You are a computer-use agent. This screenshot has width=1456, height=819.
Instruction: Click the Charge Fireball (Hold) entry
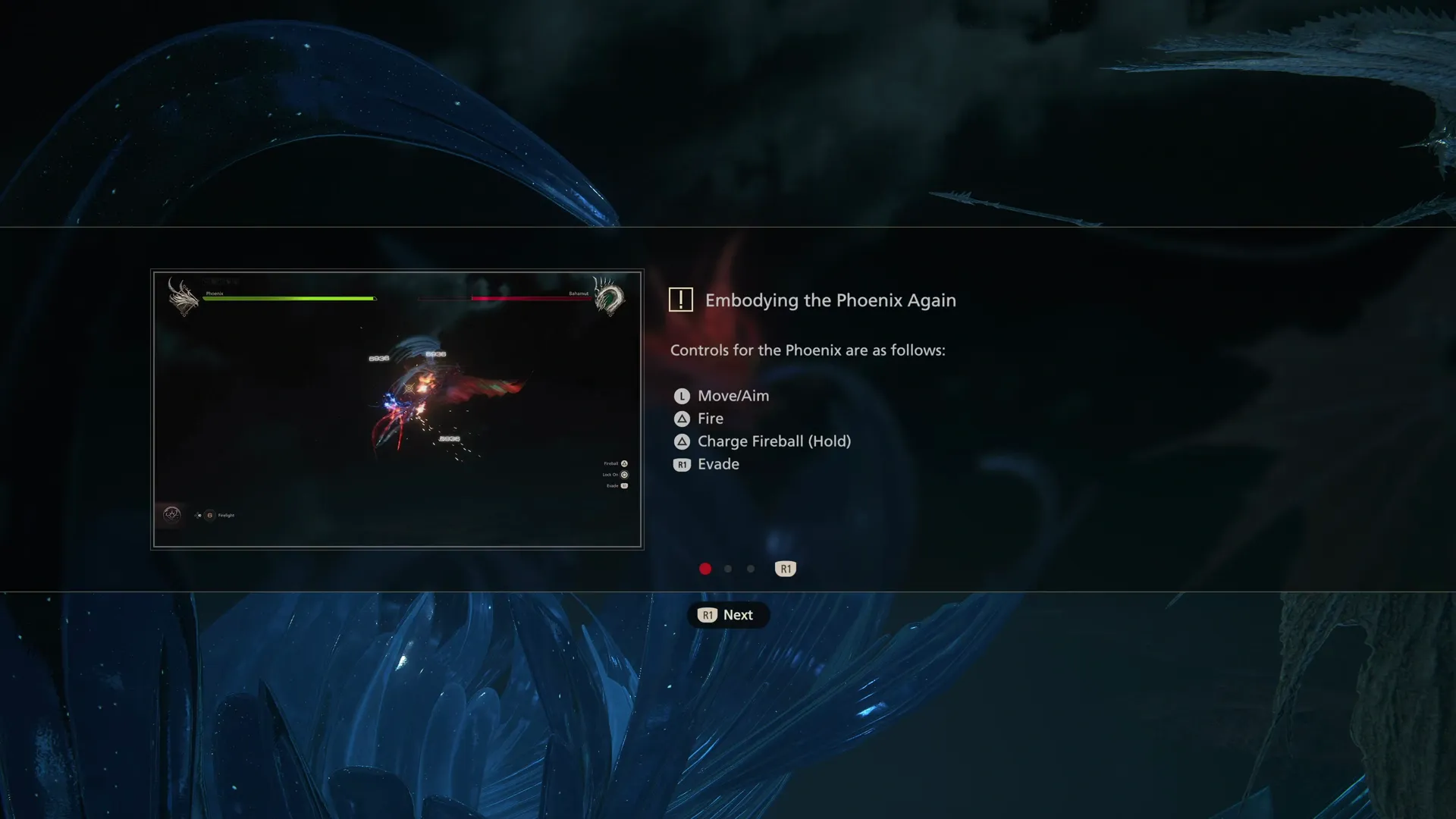click(775, 441)
